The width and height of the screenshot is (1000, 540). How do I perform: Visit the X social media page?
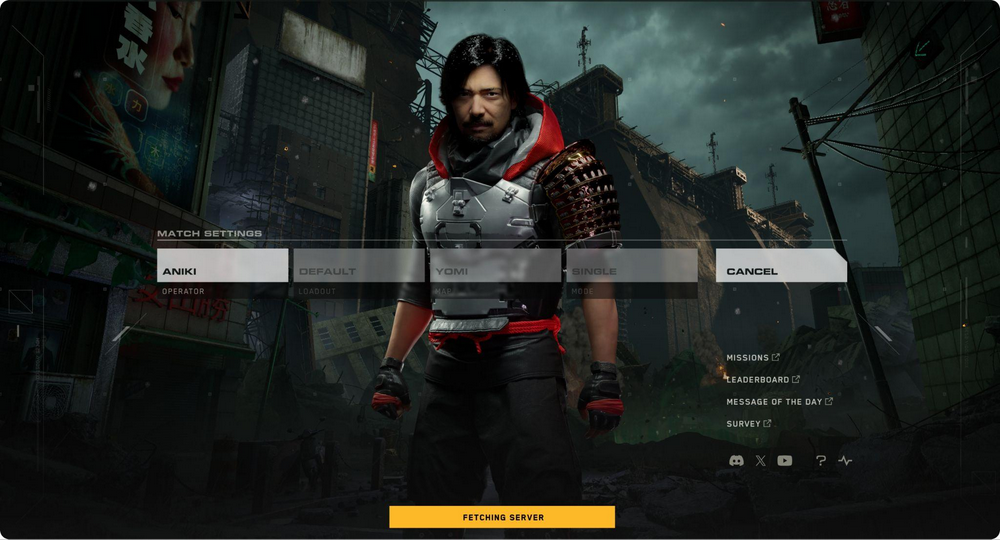click(761, 461)
